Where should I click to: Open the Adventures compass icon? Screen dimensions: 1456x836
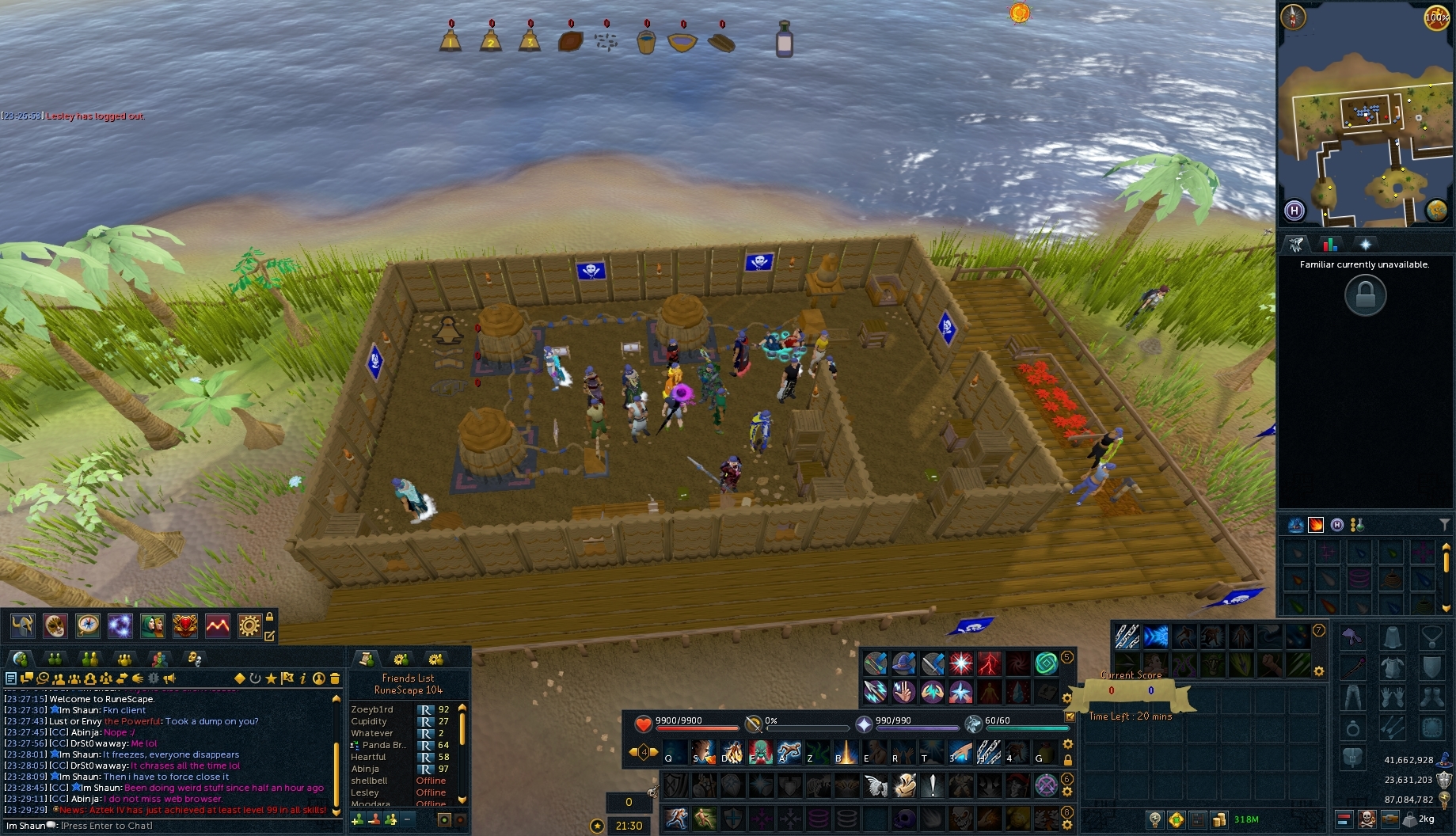[87, 625]
